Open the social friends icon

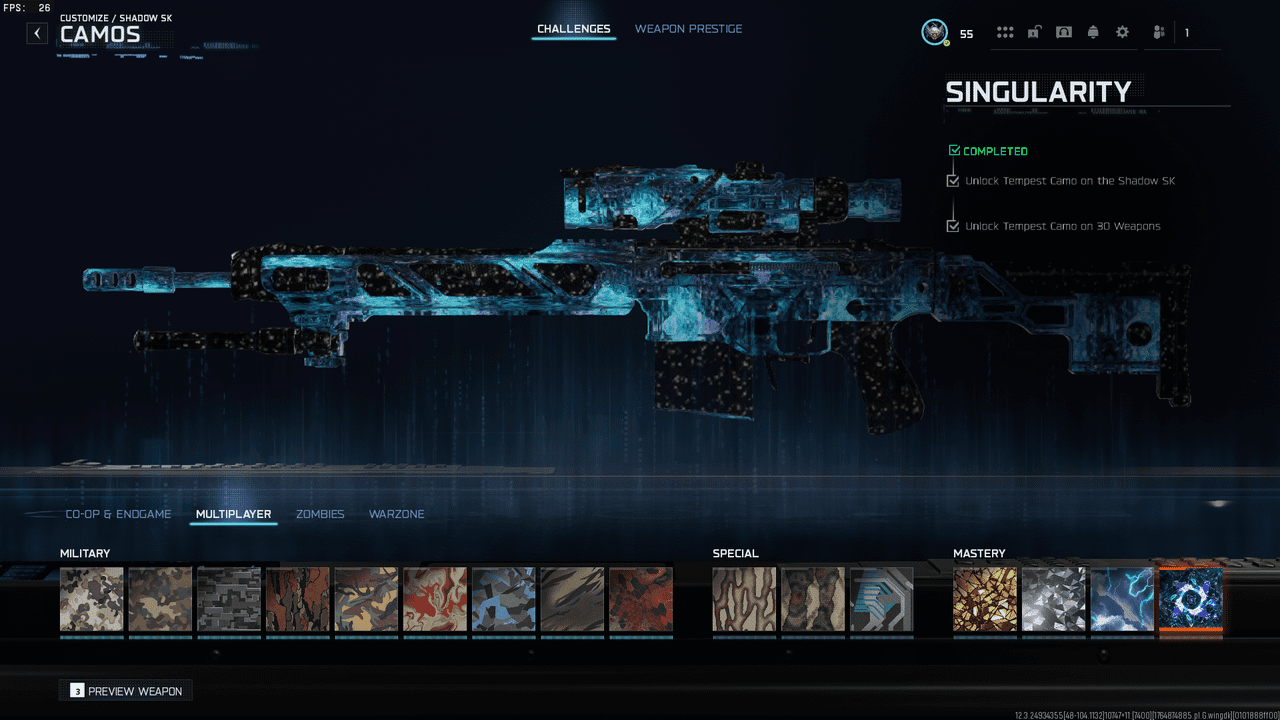[1158, 32]
